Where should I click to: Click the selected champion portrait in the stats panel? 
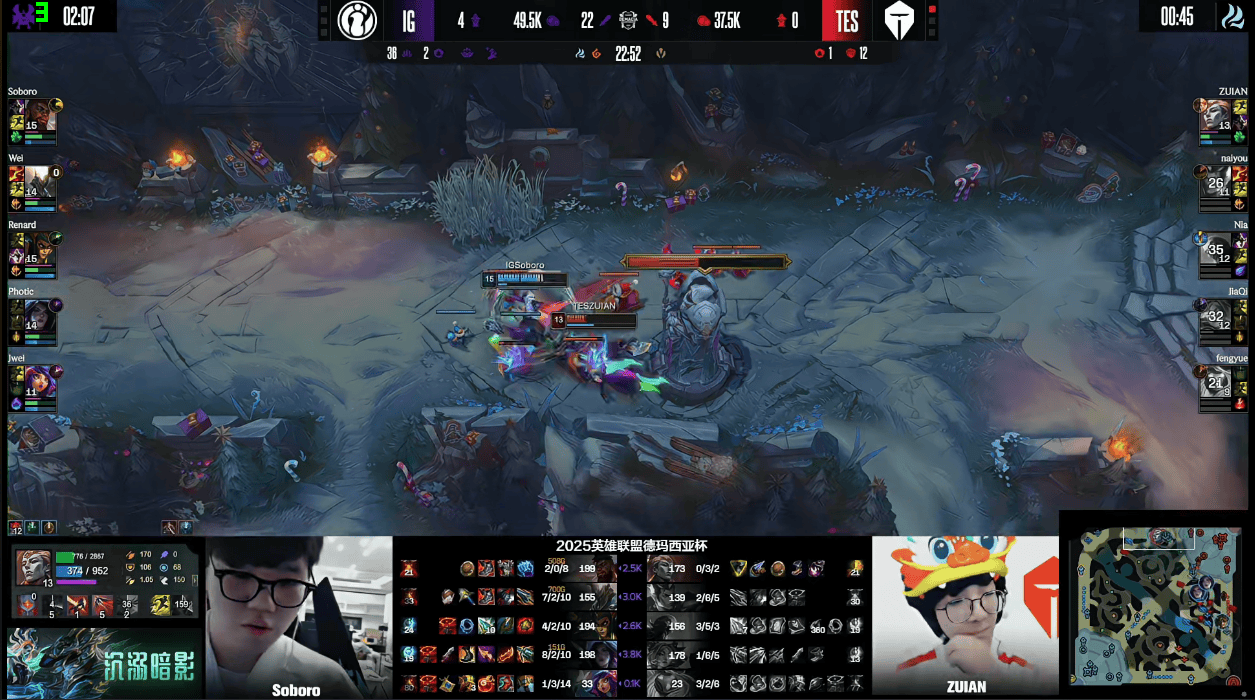pos(33,568)
